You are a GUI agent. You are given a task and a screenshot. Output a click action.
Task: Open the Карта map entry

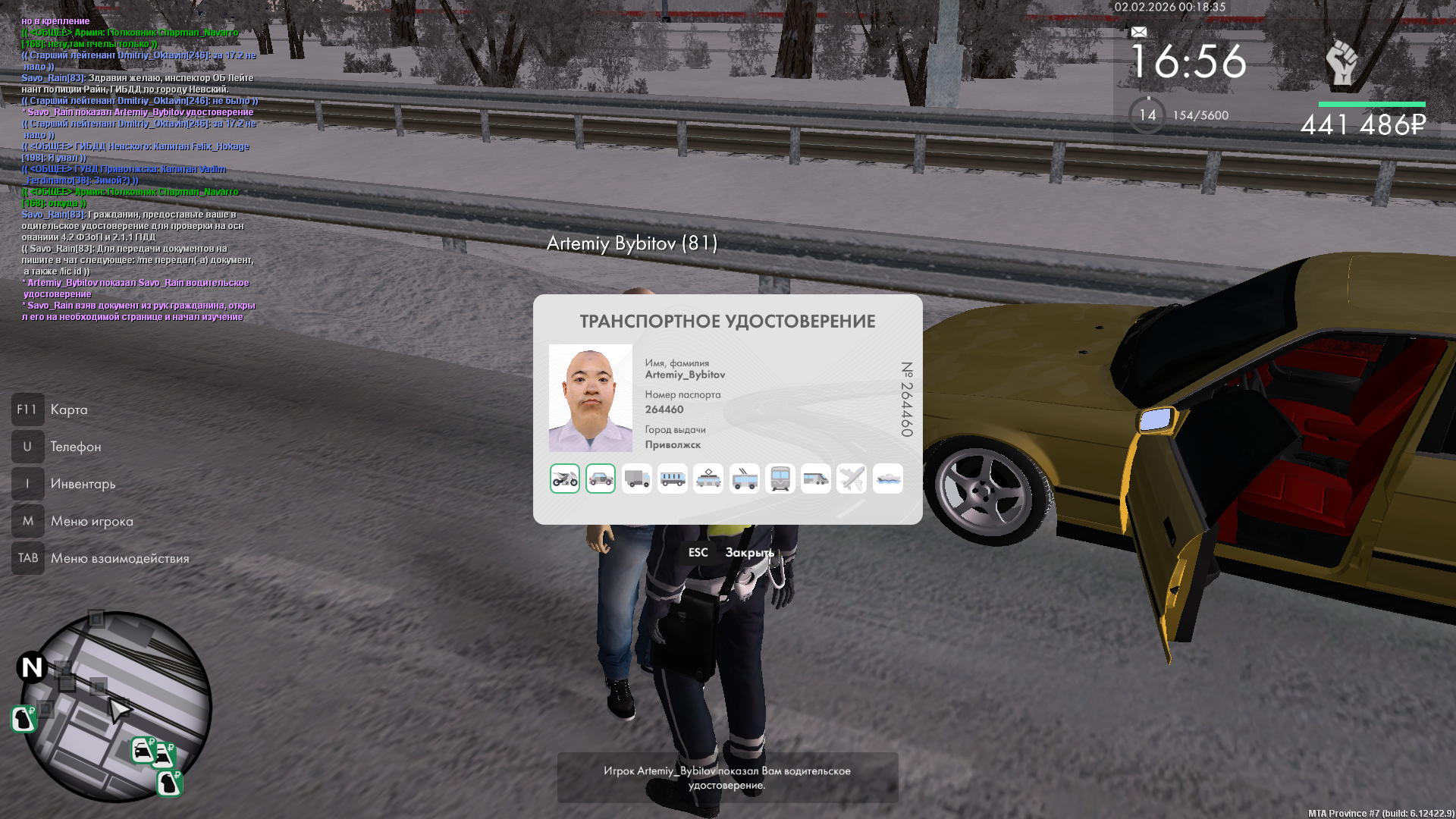tap(68, 409)
